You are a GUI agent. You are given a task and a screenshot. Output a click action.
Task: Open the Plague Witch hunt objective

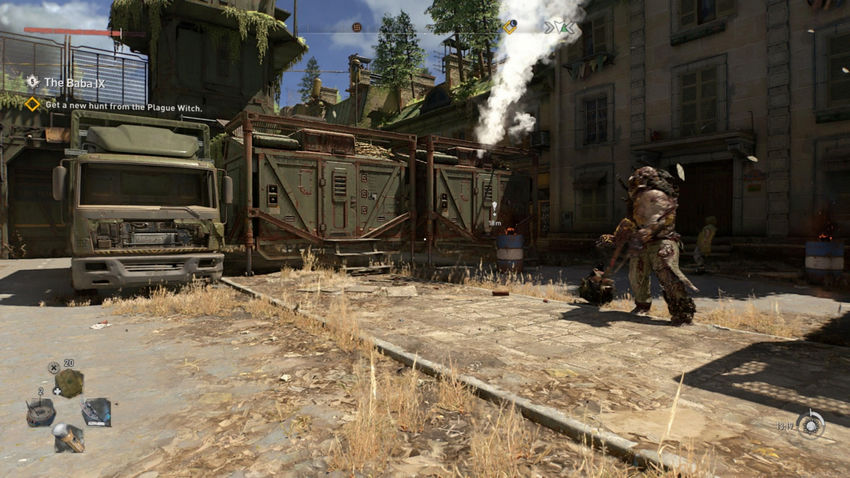pos(123,105)
